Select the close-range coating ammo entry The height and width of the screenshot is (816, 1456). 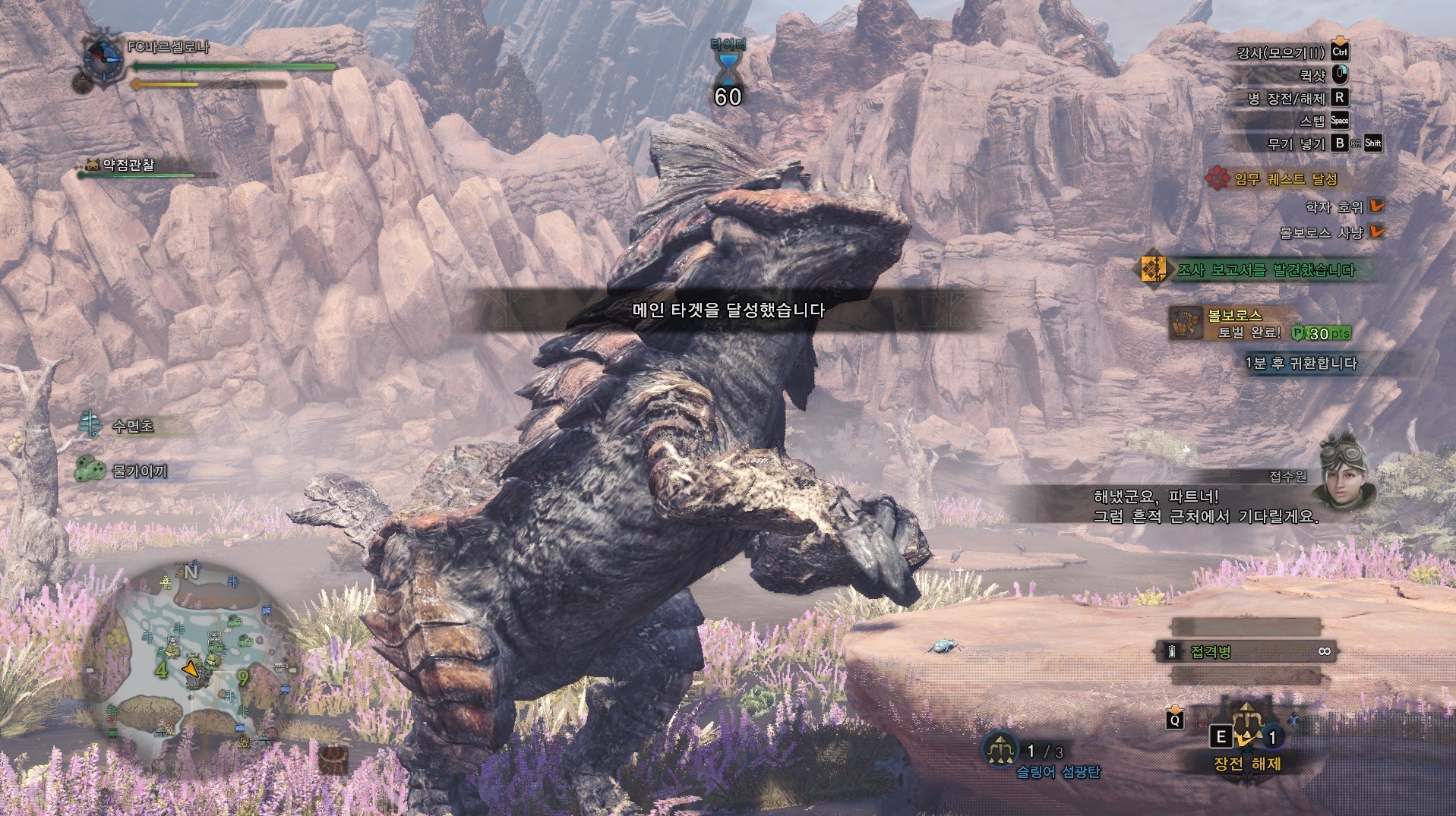1246,651
